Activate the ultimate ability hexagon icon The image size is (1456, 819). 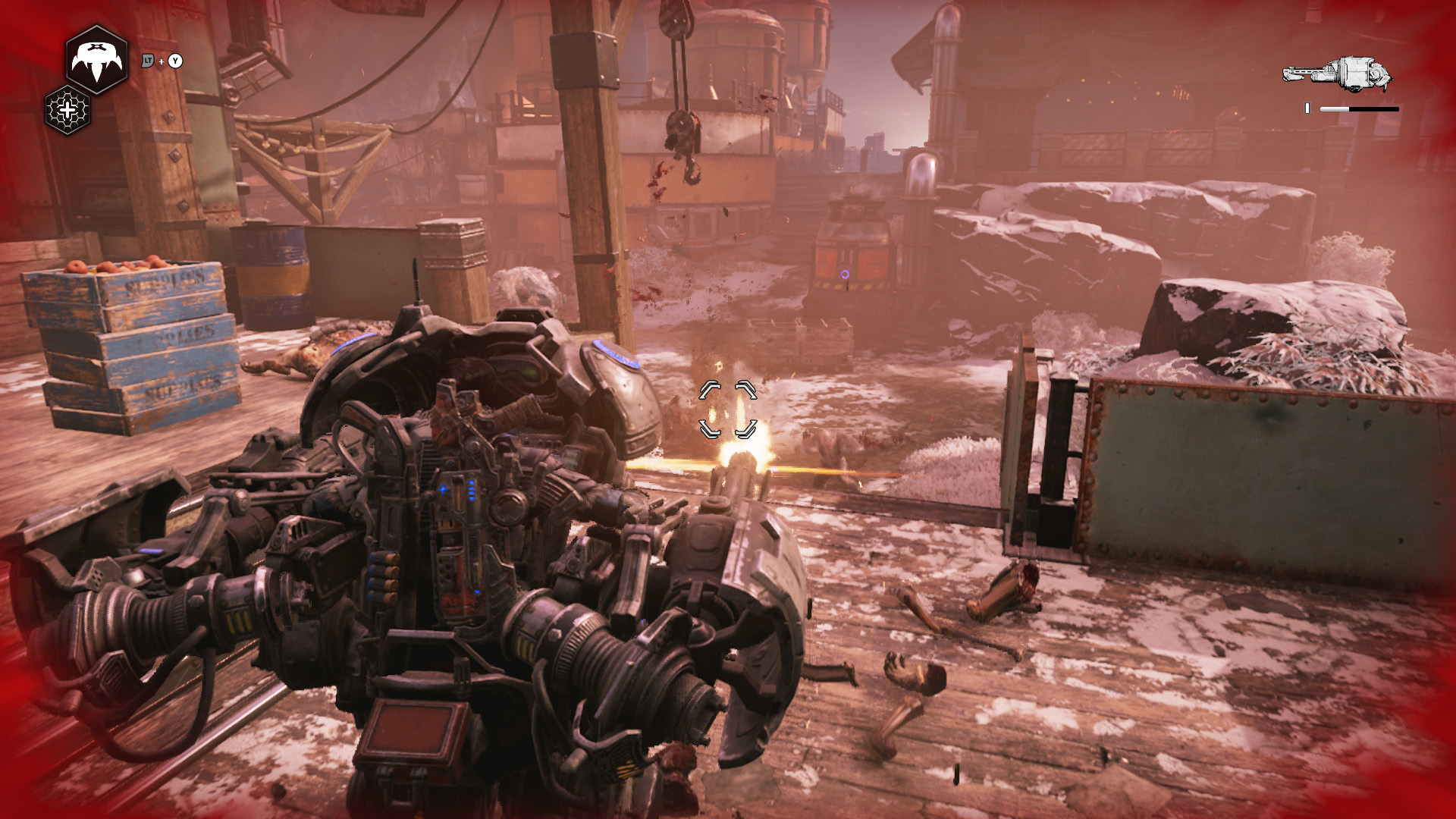[96, 60]
